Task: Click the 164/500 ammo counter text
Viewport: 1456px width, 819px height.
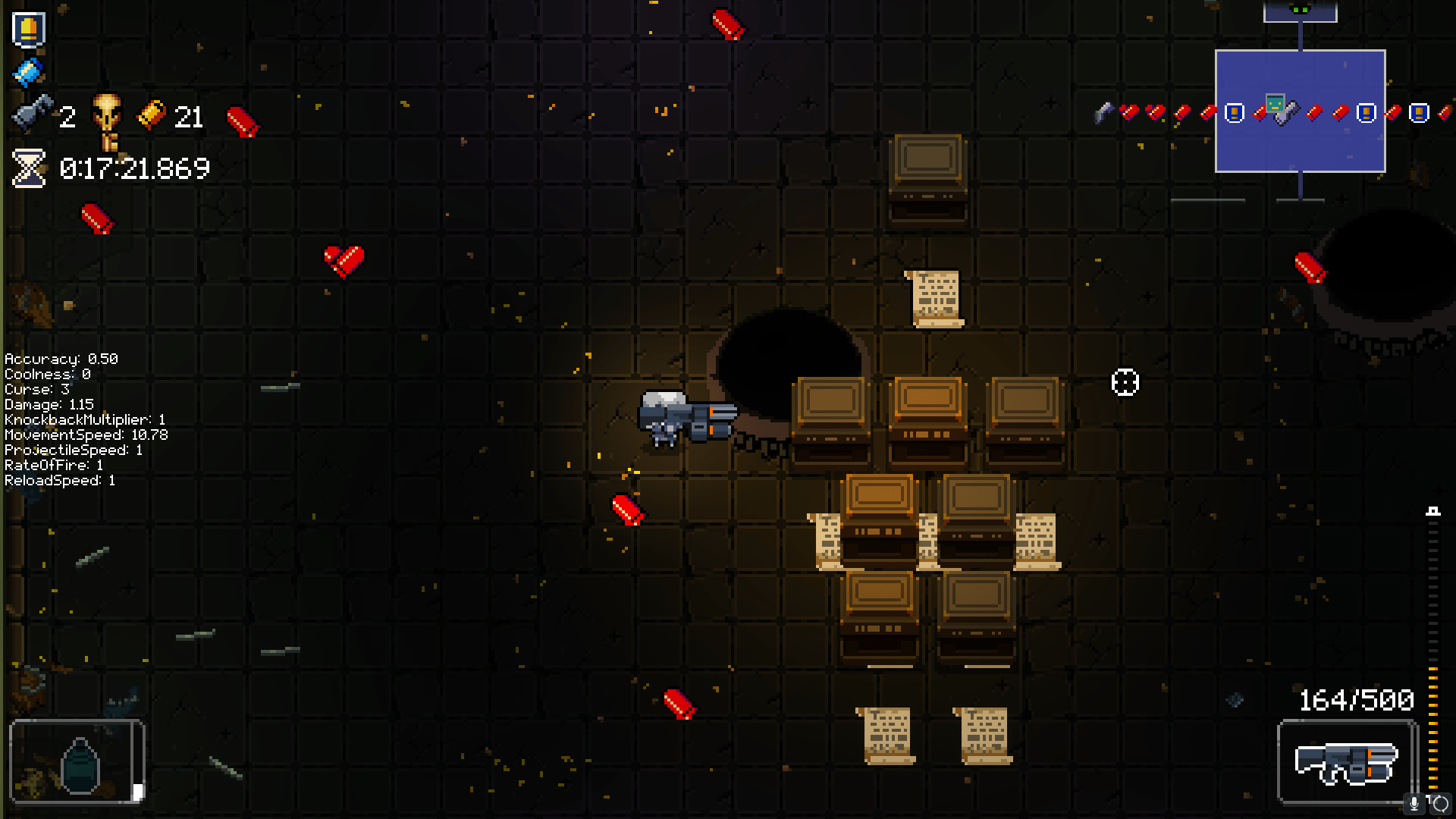Action: tap(1356, 699)
